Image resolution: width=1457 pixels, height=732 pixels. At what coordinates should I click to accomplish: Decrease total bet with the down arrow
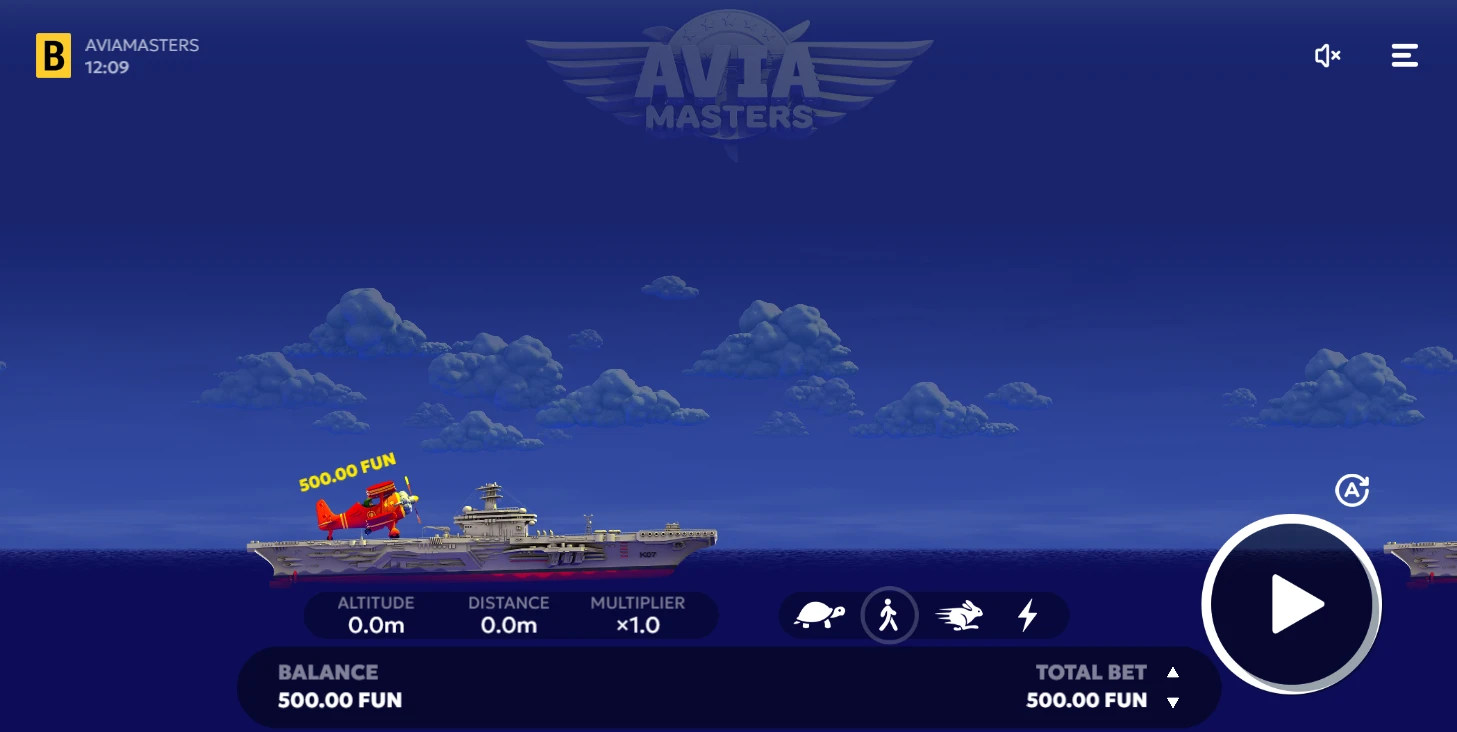coord(1173,702)
